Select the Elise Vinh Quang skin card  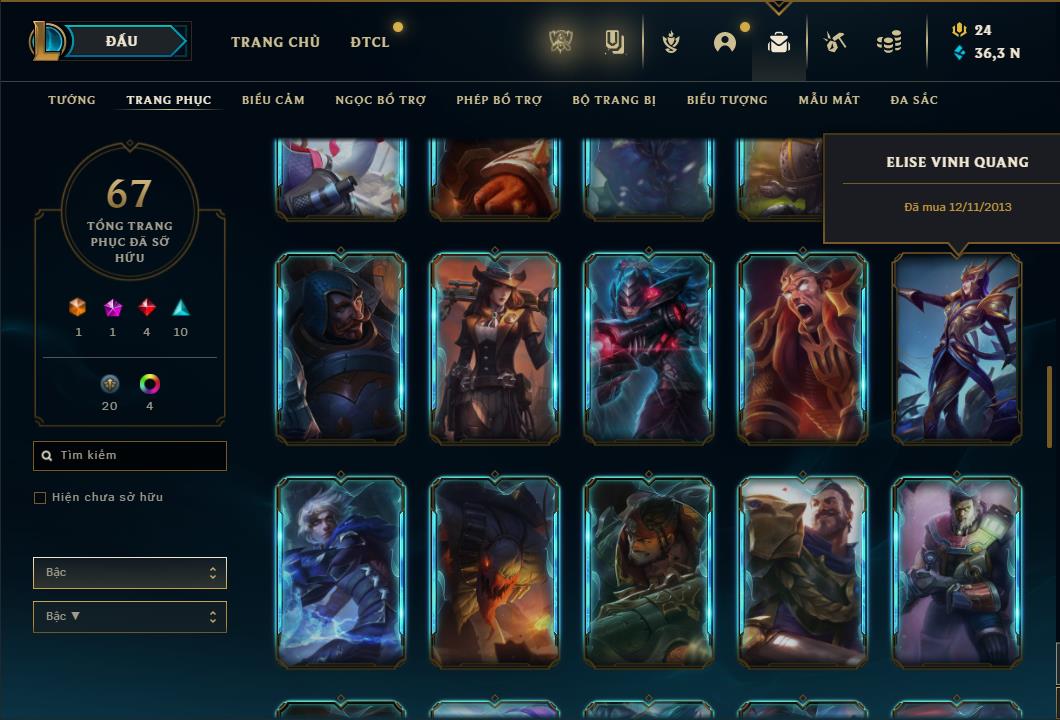(x=957, y=347)
